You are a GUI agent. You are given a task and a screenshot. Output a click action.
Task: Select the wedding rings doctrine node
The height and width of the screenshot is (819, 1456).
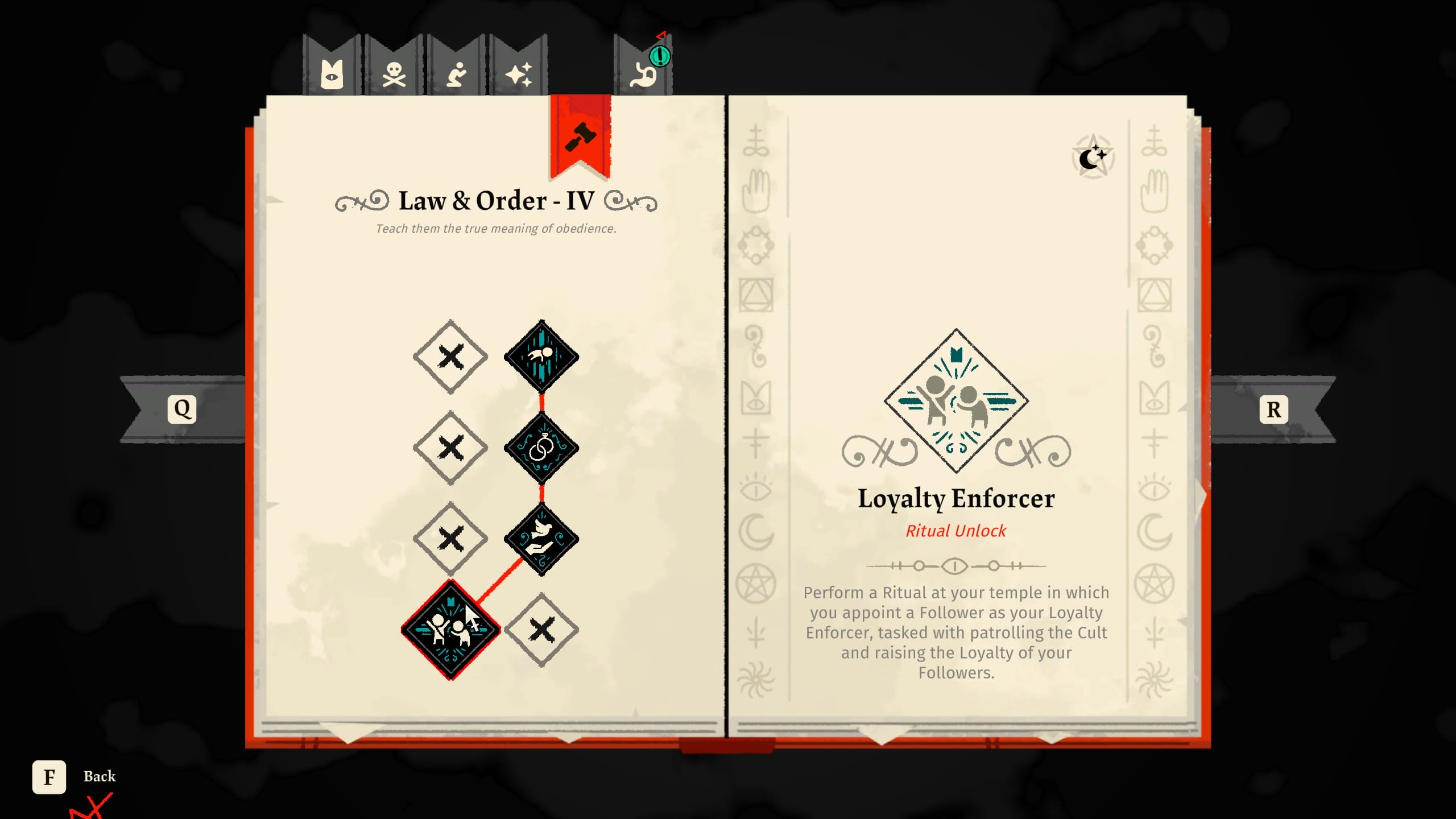coord(541,447)
